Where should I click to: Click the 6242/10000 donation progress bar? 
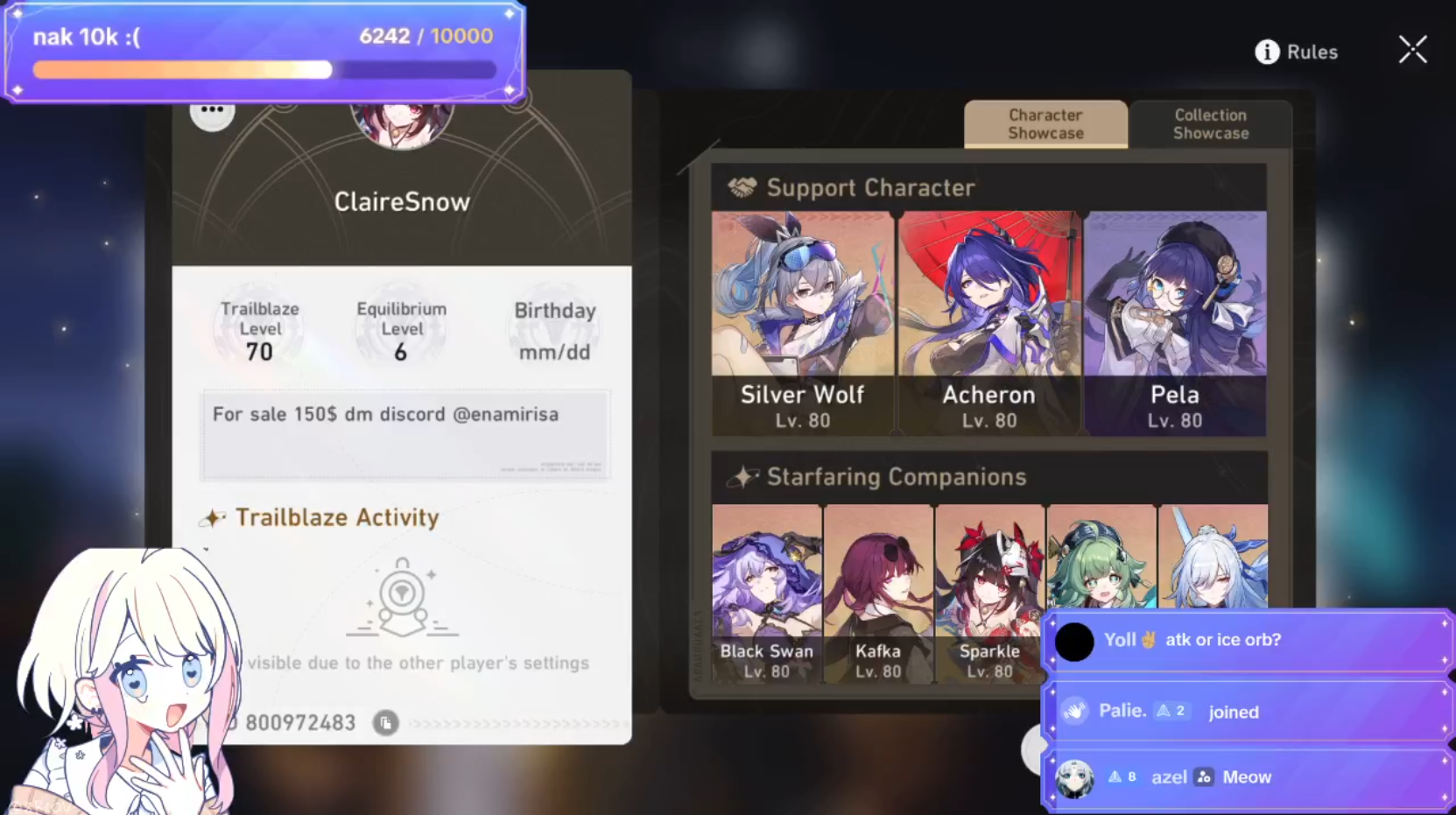coord(263,69)
